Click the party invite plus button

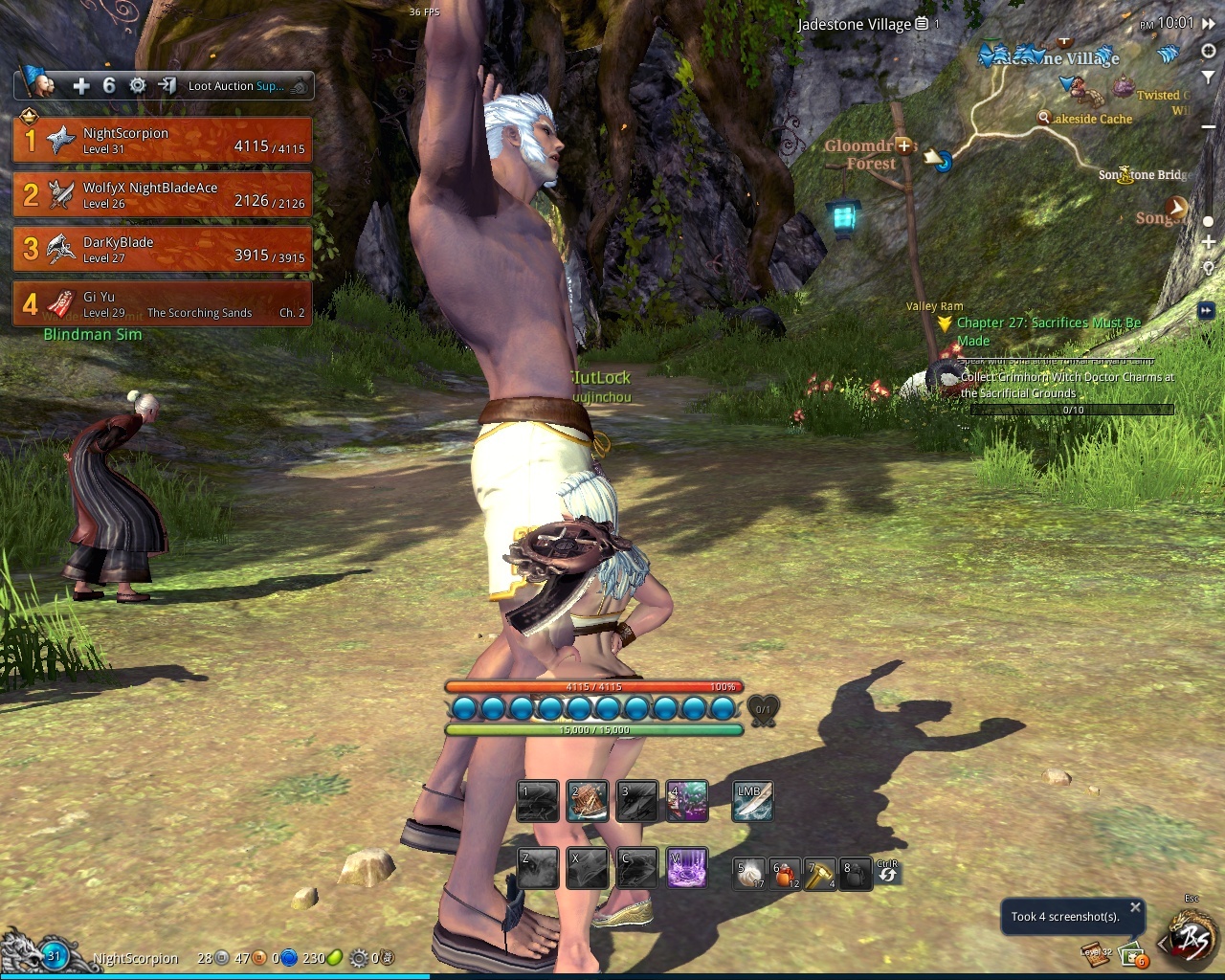(x=81, y=86)
